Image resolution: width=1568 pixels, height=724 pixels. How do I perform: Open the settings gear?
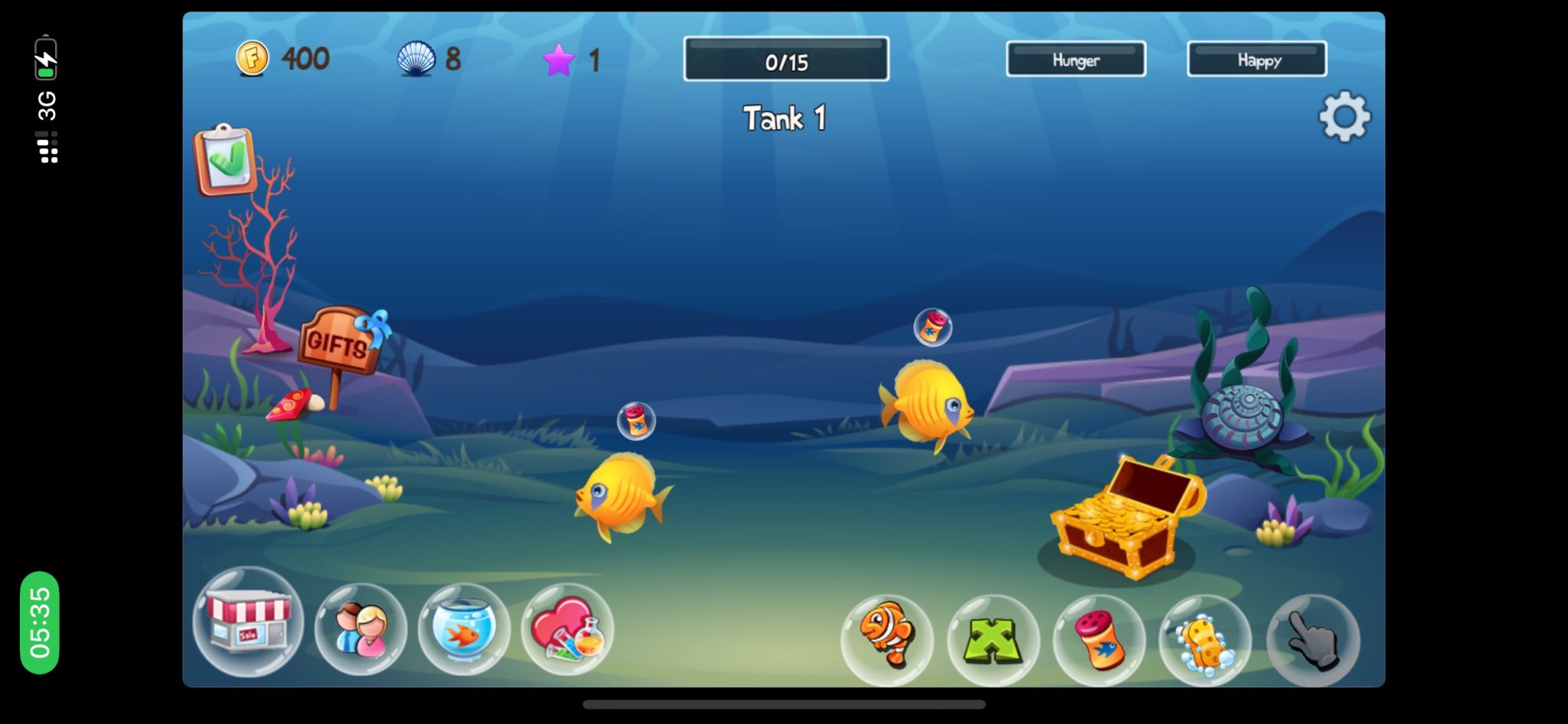(x=1344, y=117)
